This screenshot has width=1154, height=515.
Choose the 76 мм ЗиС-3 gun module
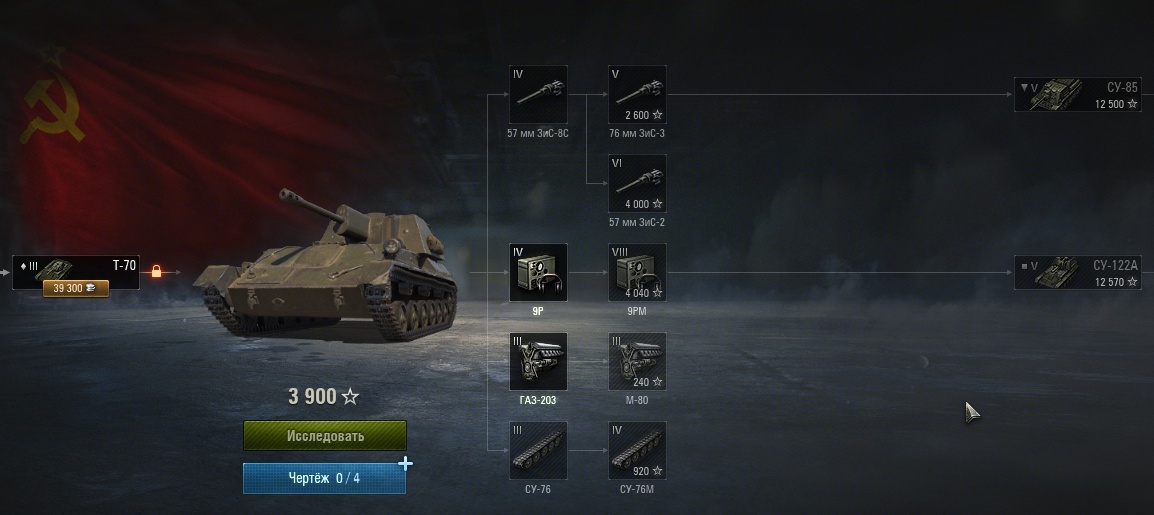pos(637,95)
